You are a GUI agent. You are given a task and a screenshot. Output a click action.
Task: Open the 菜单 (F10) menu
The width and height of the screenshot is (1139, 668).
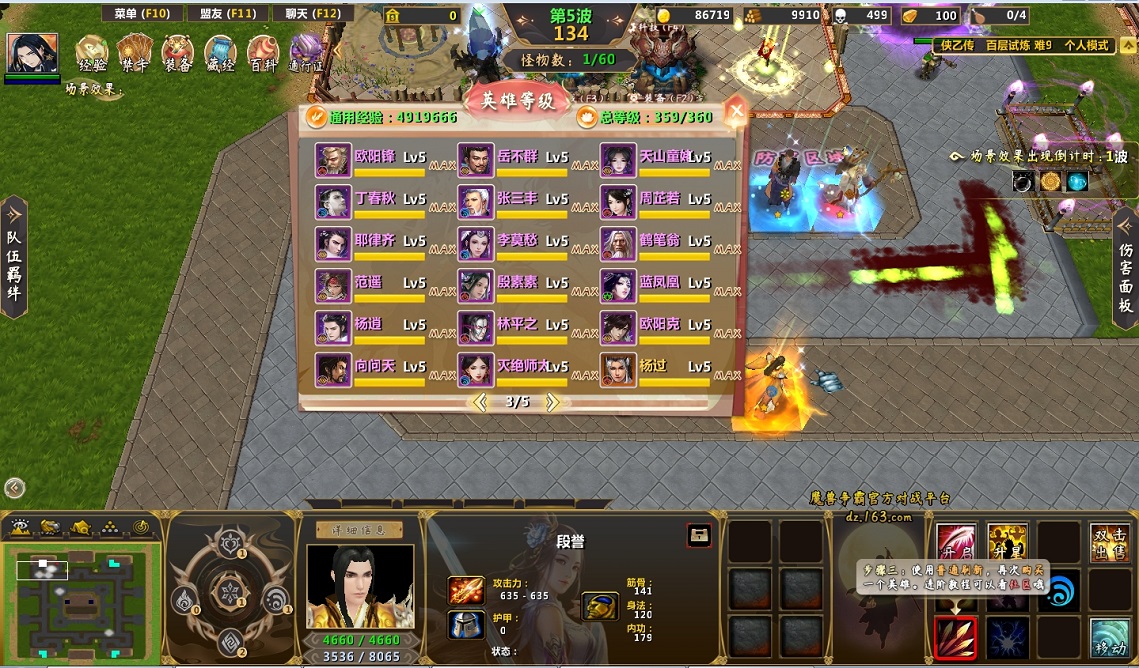click(141, 14)
